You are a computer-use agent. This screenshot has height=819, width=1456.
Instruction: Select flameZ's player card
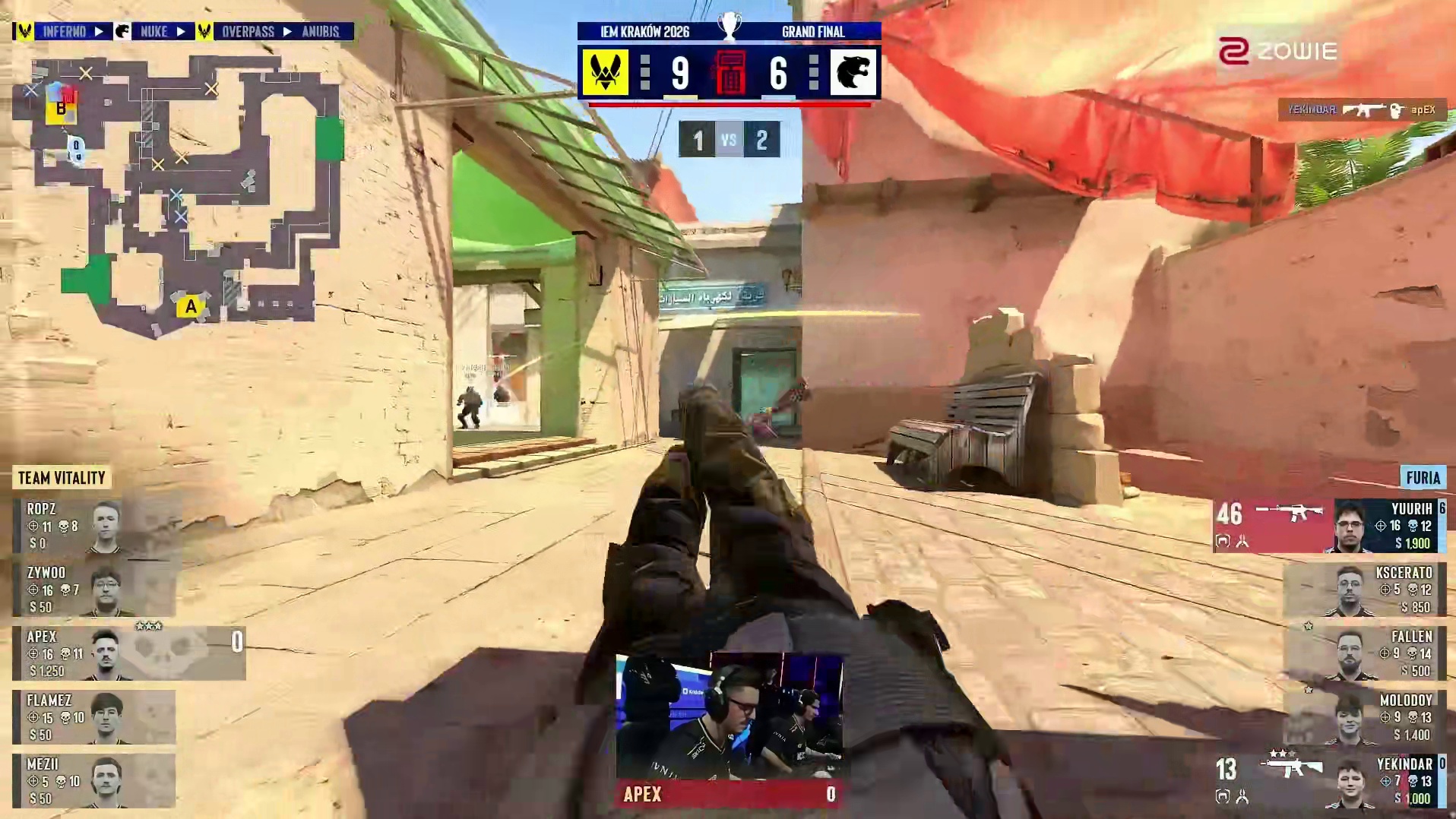pyautogui.click(x=95, y=717)
